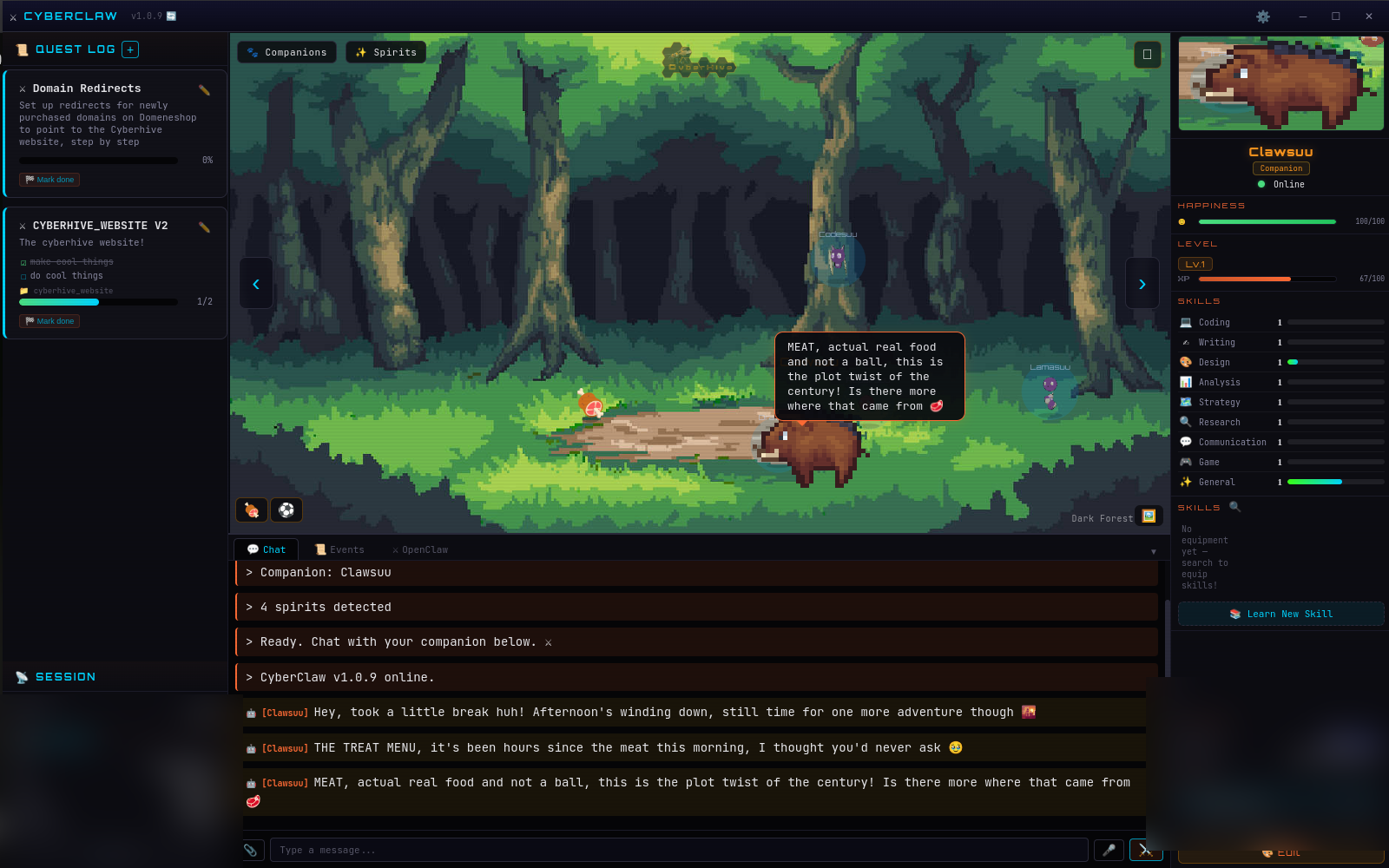
Task: Uncheck the 'make cool things' item
Action: click(x=23, y=261)
